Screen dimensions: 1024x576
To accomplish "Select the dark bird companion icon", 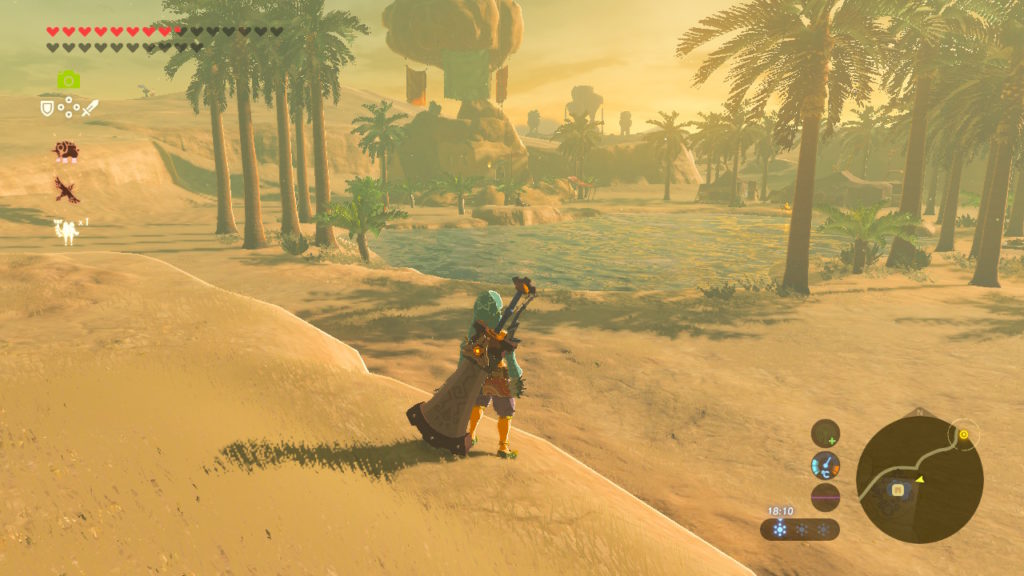I will [67, 189].
